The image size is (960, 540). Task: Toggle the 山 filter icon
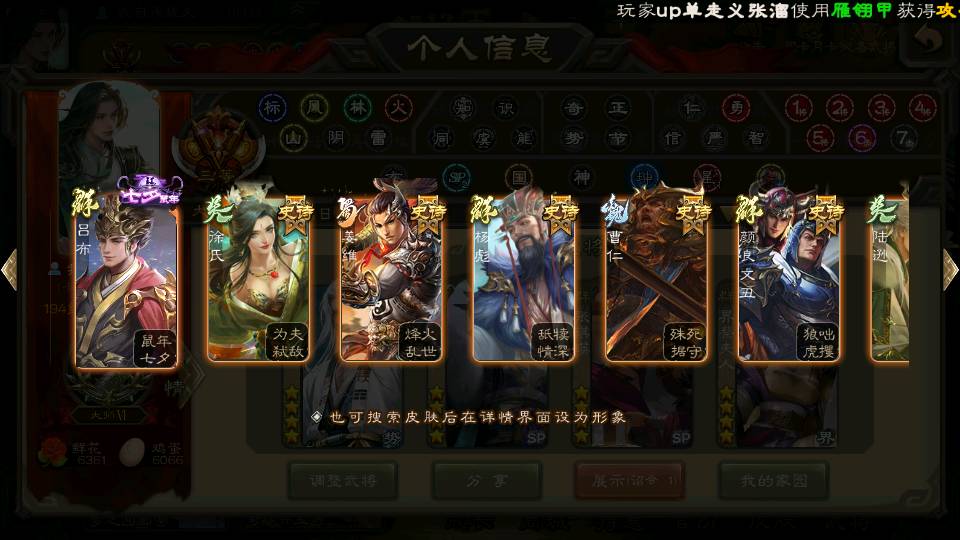tap(292, 137)
